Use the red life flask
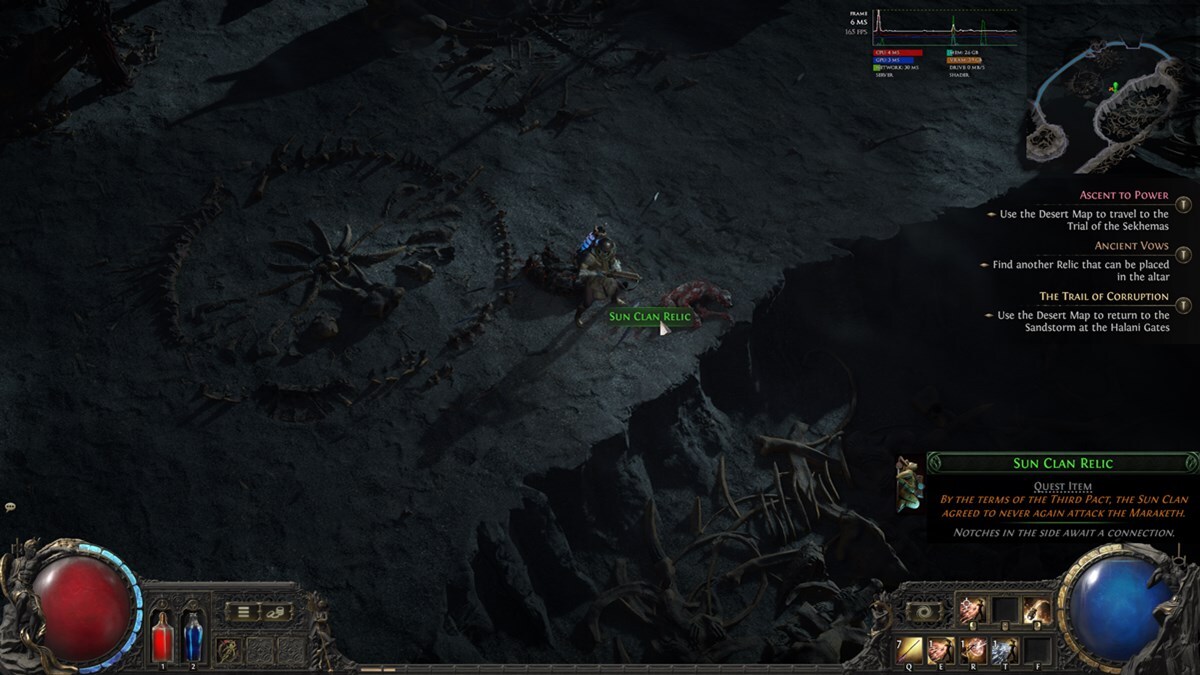1200x675 pixels. 162,636
